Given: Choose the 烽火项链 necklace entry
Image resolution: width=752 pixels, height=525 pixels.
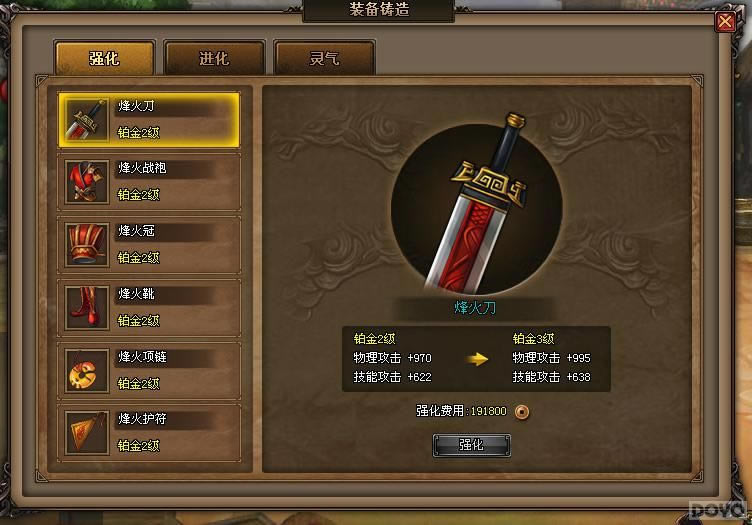Looking at the screenshot, I should click(x=149, y=370).
